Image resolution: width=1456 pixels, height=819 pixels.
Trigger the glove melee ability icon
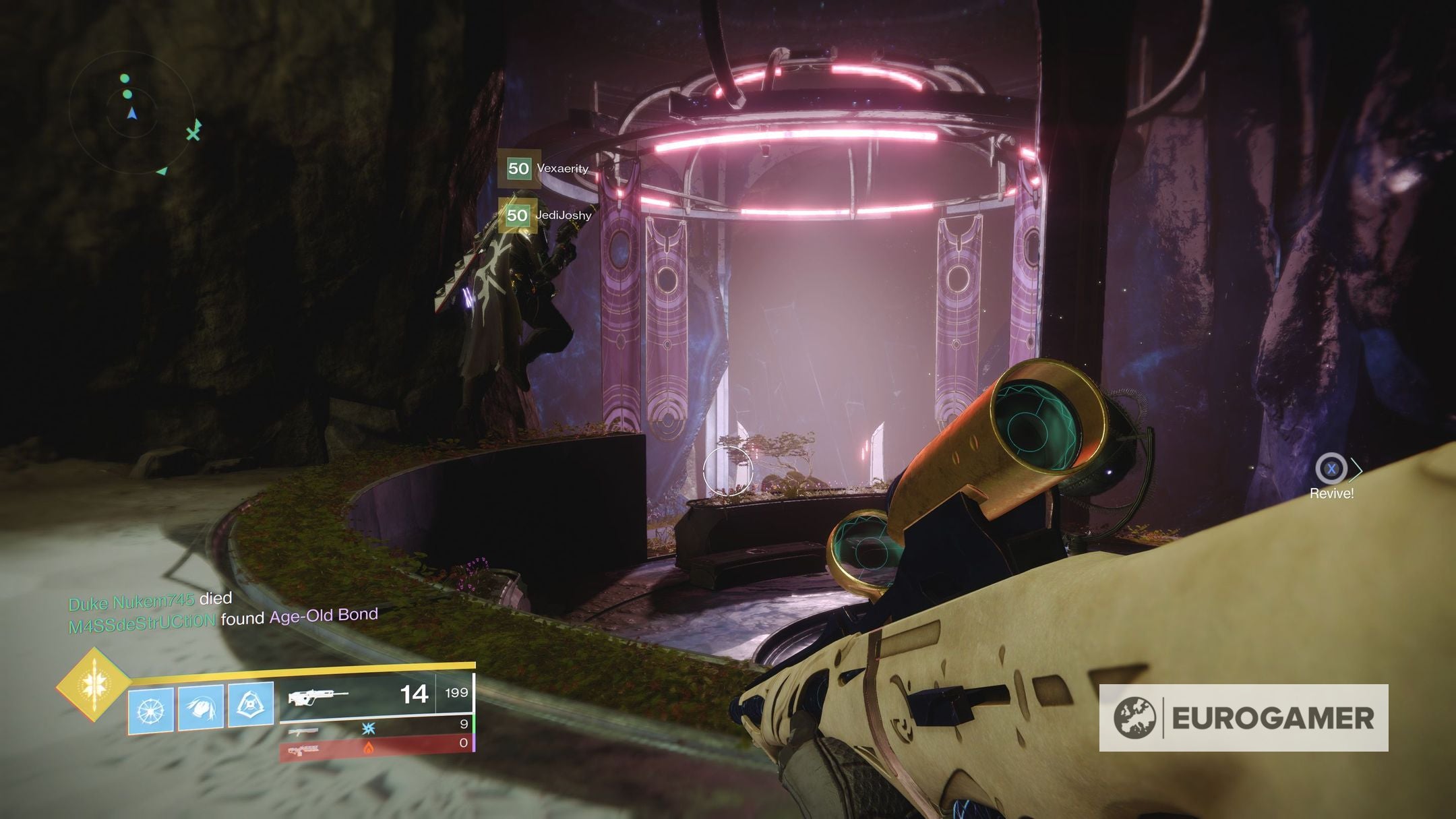pos(201,708)
